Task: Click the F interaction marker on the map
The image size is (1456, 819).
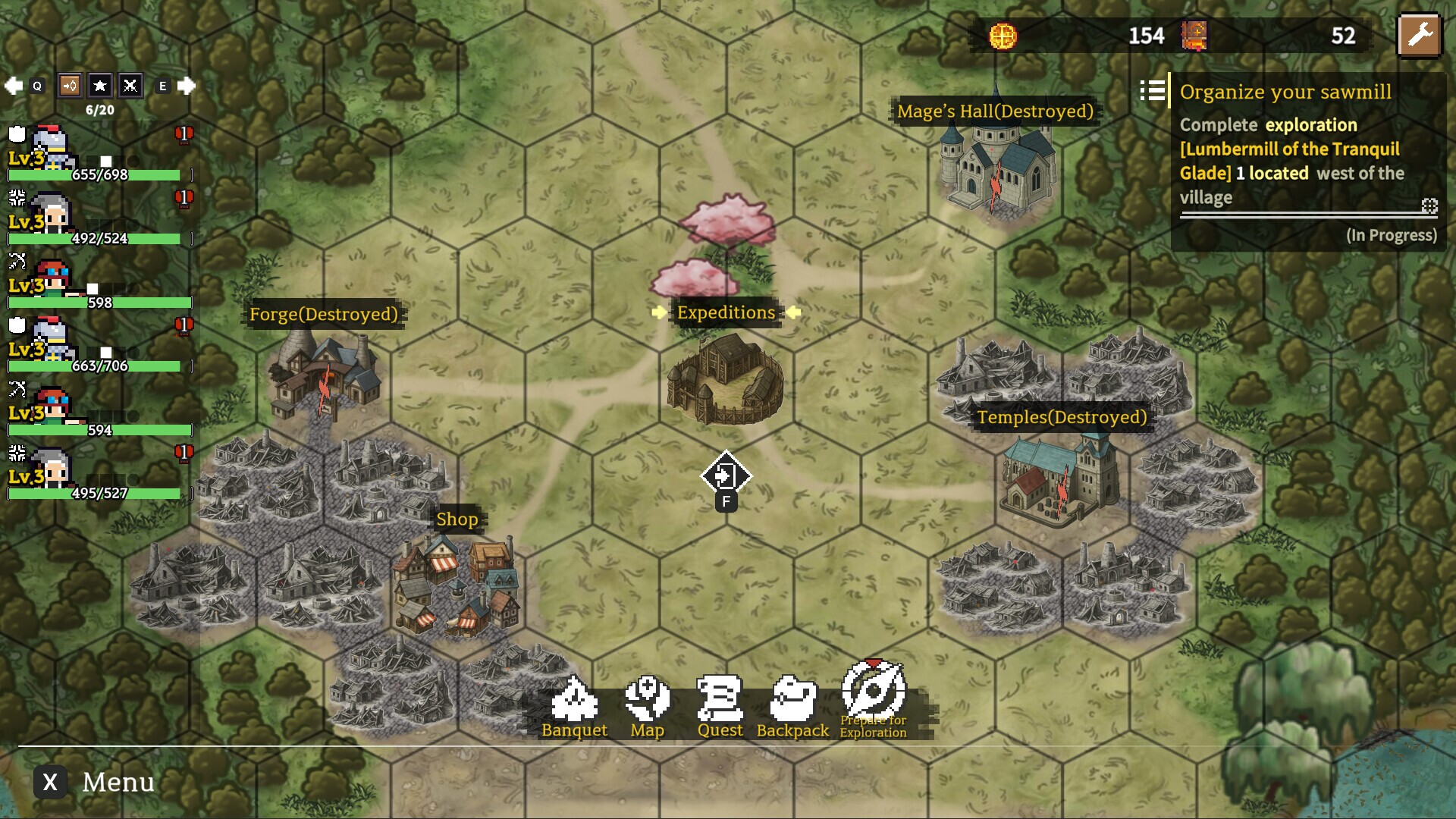Action: pos(726,475)
